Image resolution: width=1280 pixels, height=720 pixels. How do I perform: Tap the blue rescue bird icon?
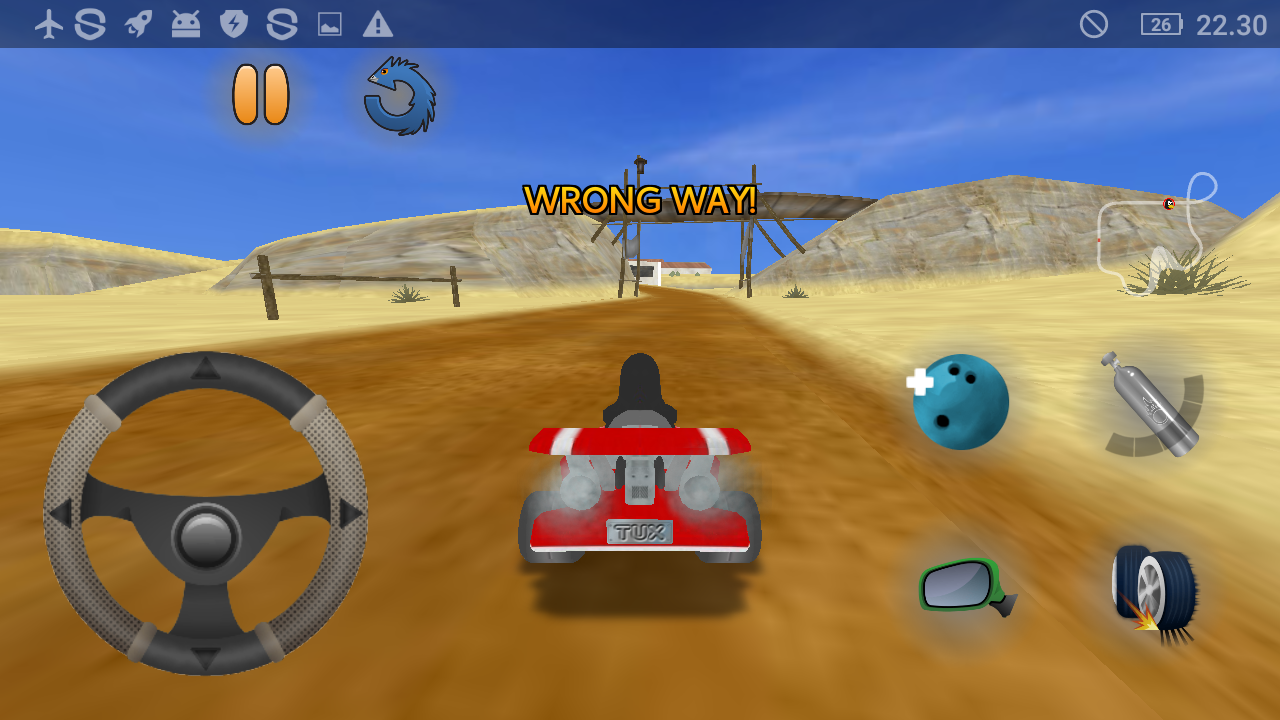coord(400,96)
